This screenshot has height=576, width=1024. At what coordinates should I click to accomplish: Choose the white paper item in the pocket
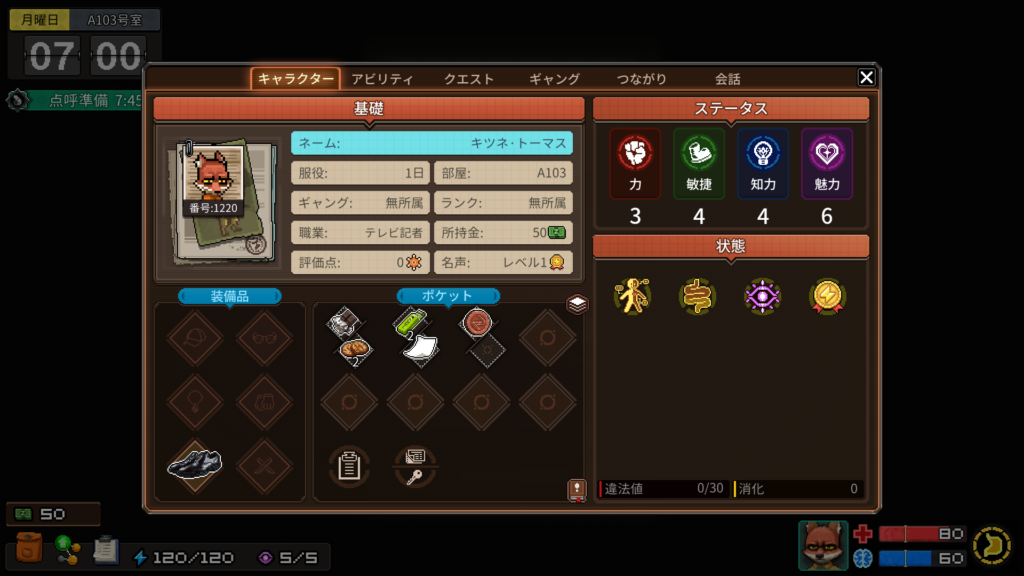pos(420,348)
